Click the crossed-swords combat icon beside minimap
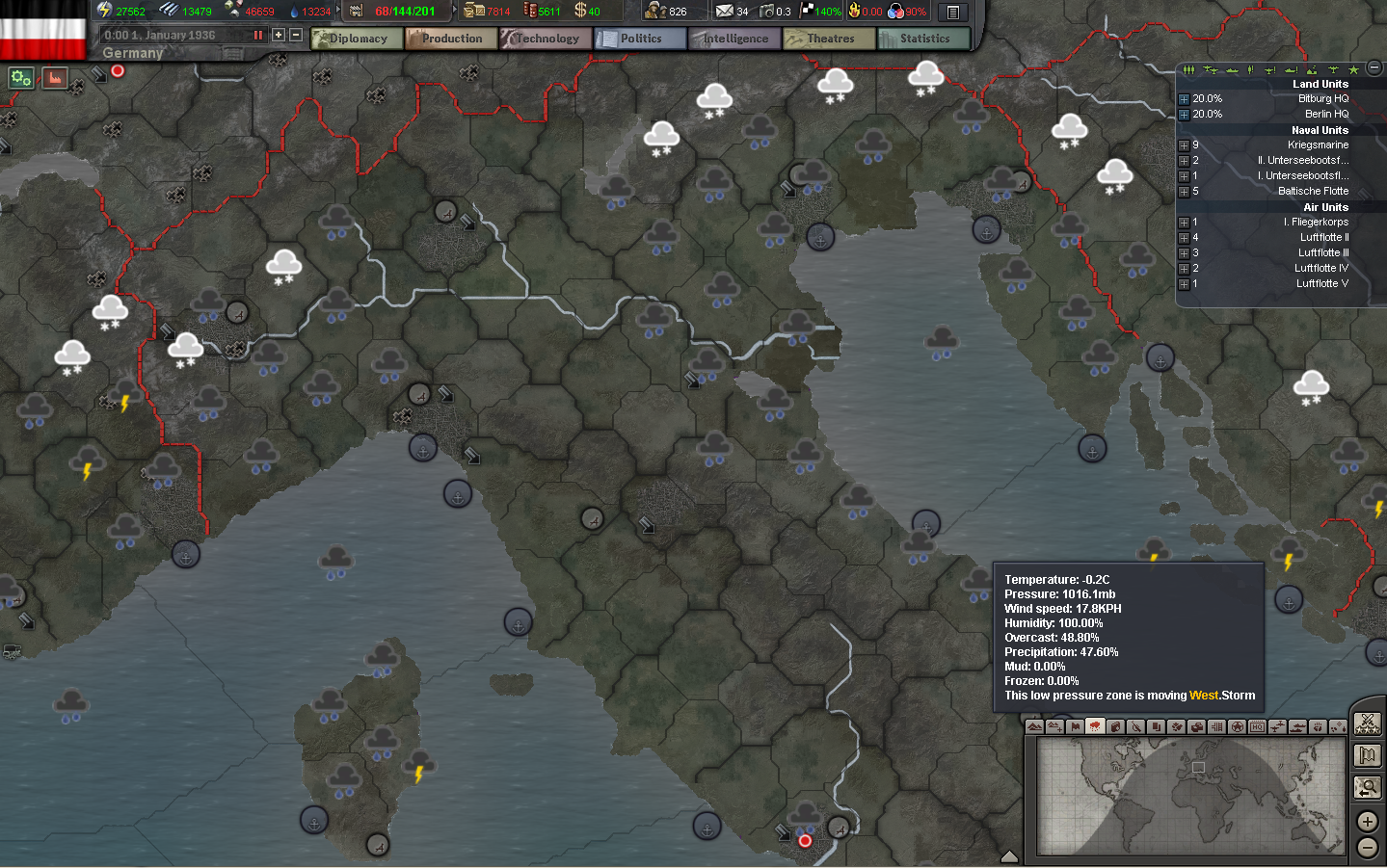The image size is (1387, 868). (1368, 723)
